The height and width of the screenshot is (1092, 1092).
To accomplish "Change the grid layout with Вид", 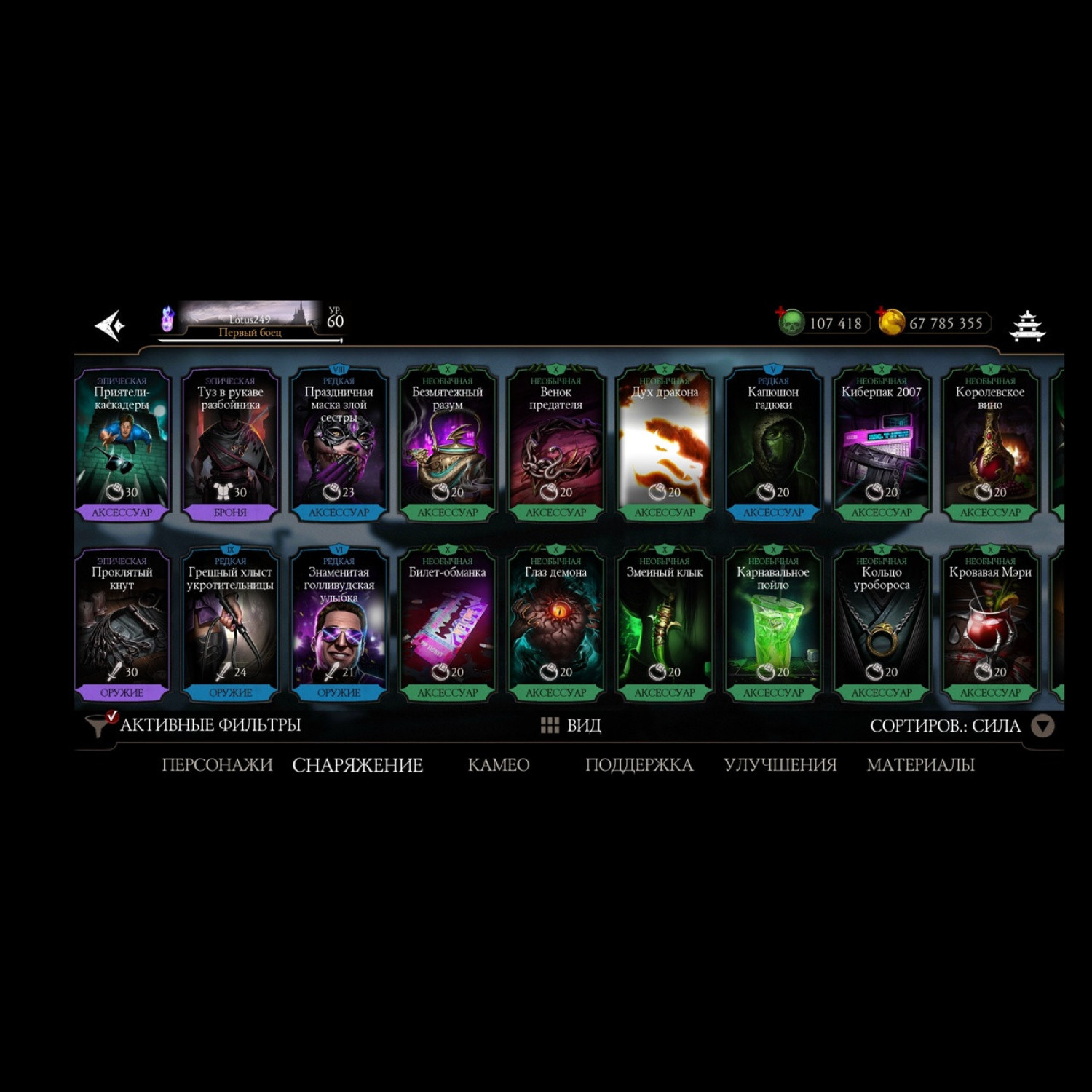I will pos(571,725).
